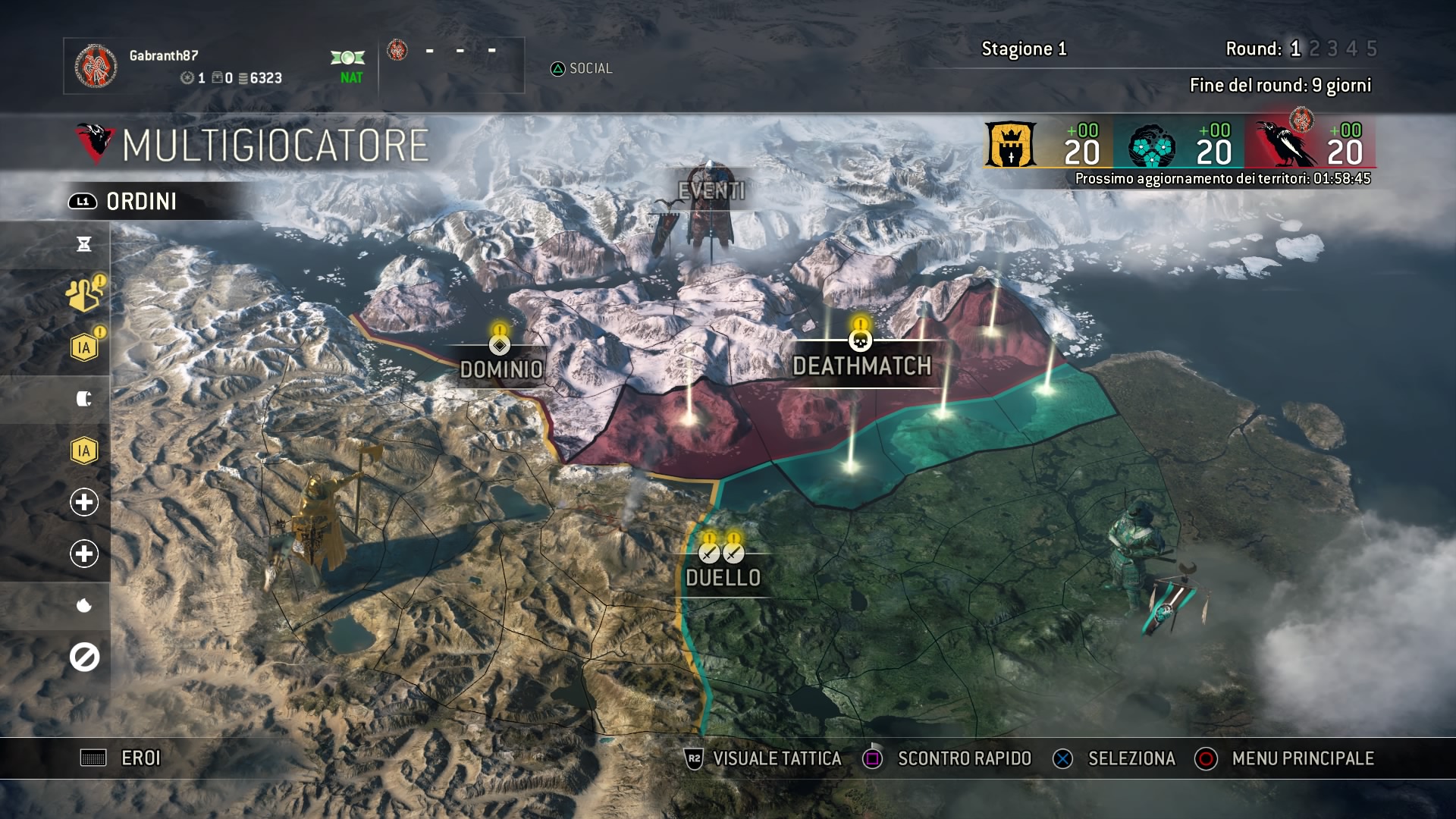Viewport: 1456px width, 819px height.
Task: Click the Vikings faction raven emblem
Action: pos(1285,145)
